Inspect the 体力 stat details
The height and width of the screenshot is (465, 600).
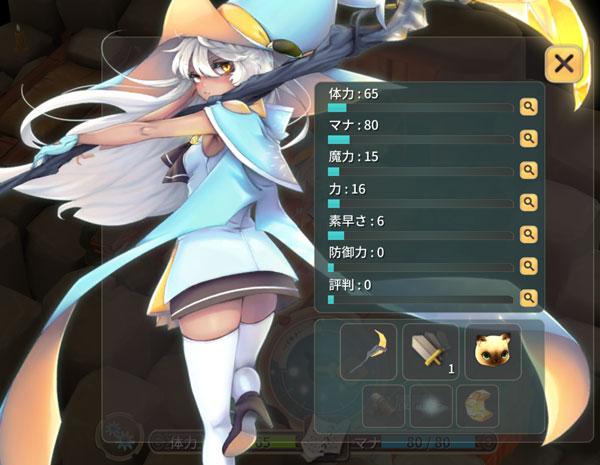528,105
